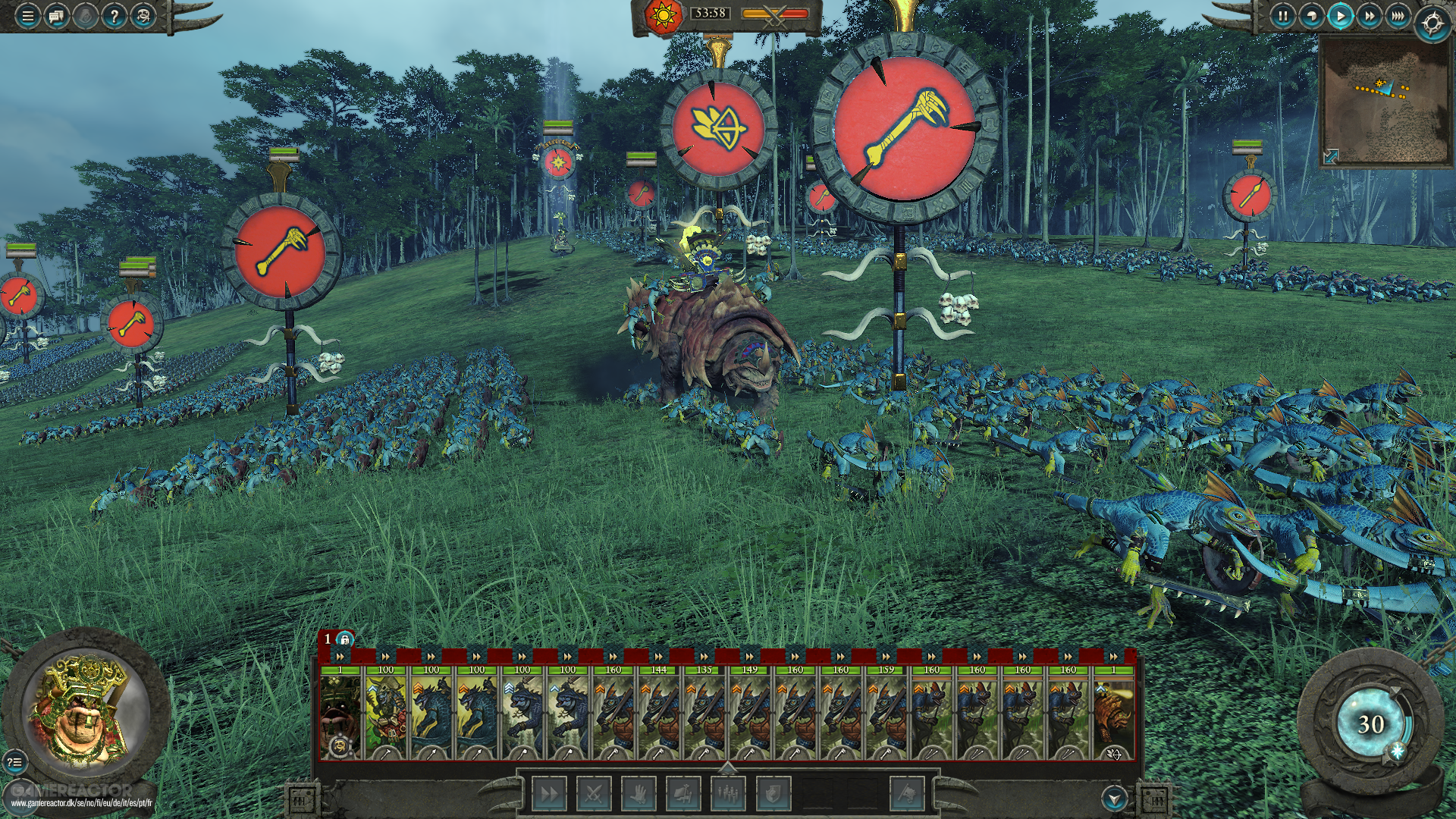Open the Winds of Magic pool showing 30

coord(1370,724)
